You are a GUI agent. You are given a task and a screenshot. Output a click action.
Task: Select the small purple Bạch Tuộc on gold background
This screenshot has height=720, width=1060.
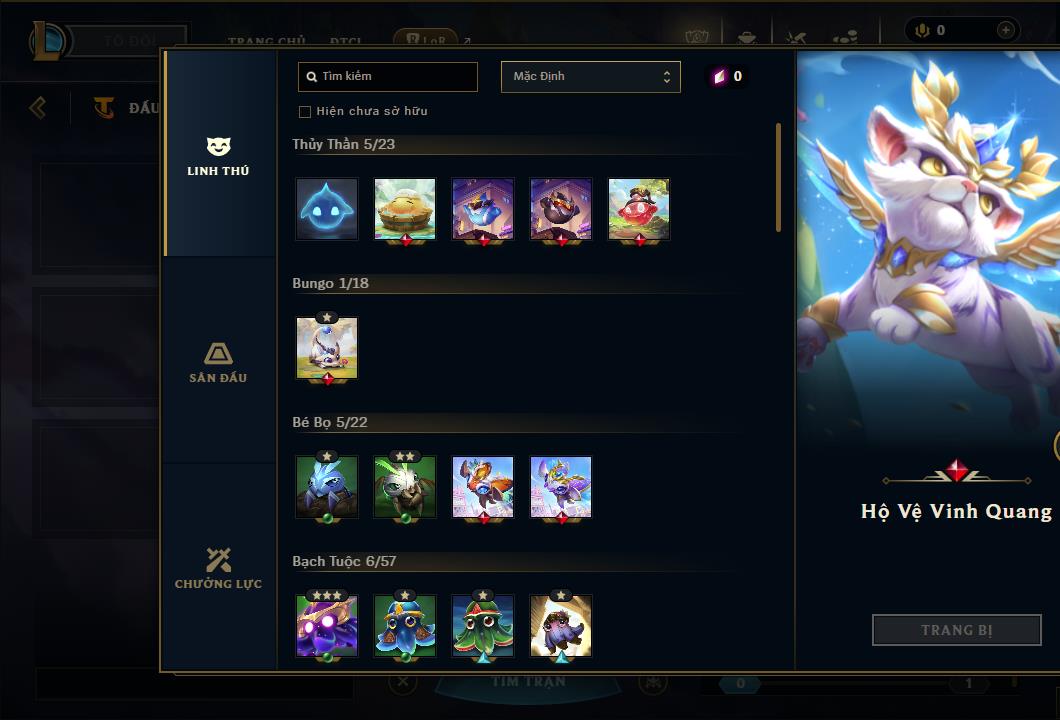point(561,626)
